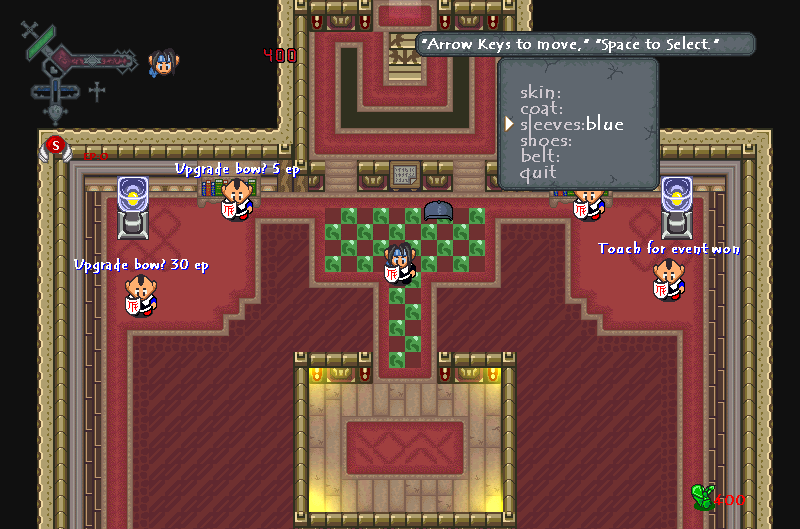Select the sleeves:blue menu entry
The width and height of the screenshot is (800, 529).
pyautogui.click(x=571, y=125)
